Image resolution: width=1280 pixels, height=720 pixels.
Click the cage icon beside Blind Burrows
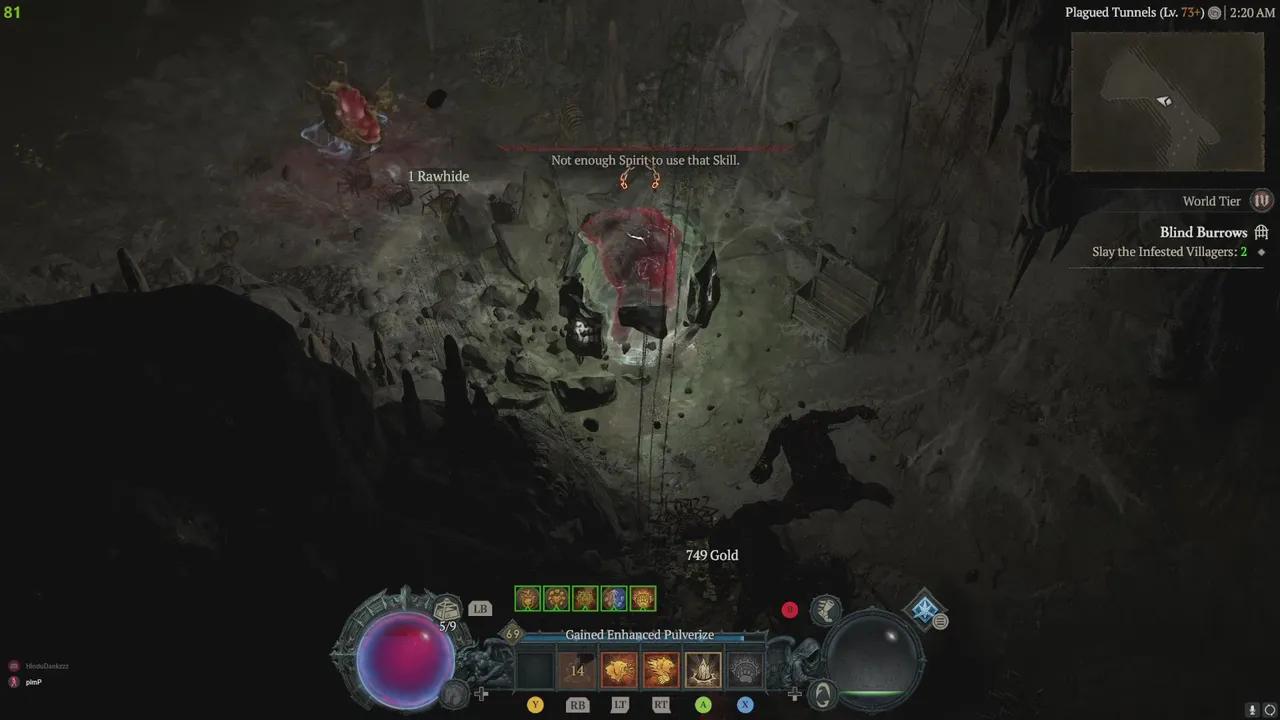coord(1261,232)
